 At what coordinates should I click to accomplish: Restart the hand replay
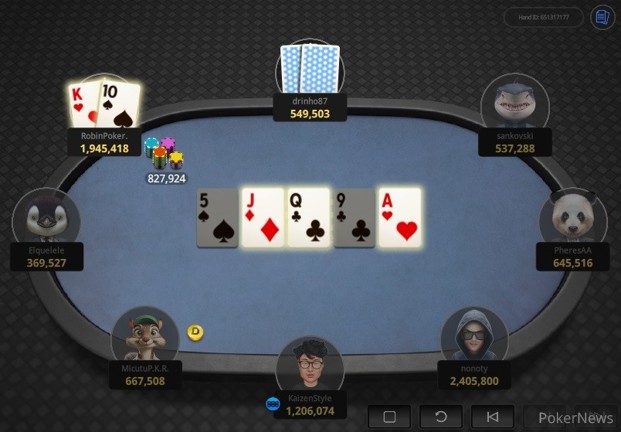coord(441,417)
